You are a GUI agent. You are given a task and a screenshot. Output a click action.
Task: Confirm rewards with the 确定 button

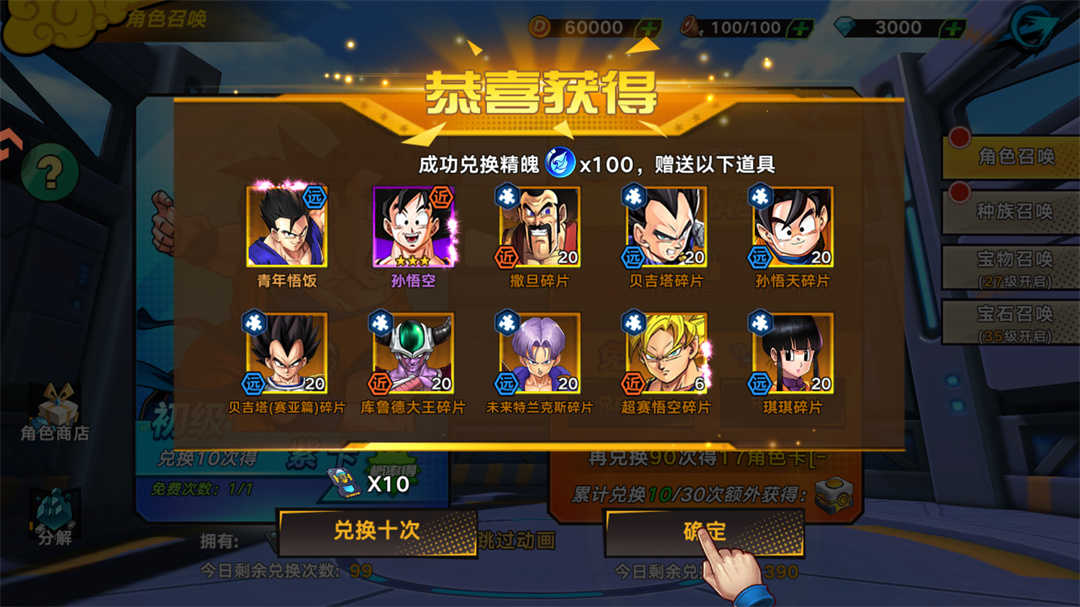[x=704, y=532]
